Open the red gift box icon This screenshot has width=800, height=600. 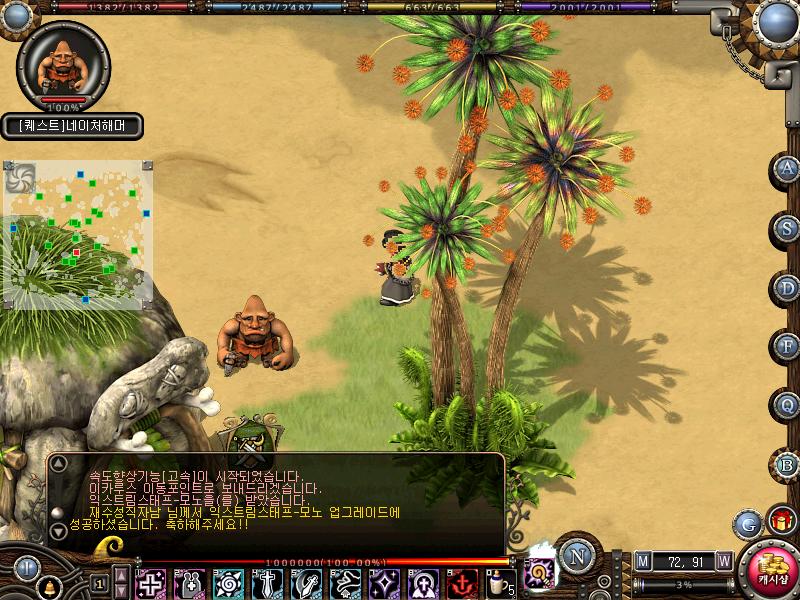pyautogui.click(x=781, y=521)
